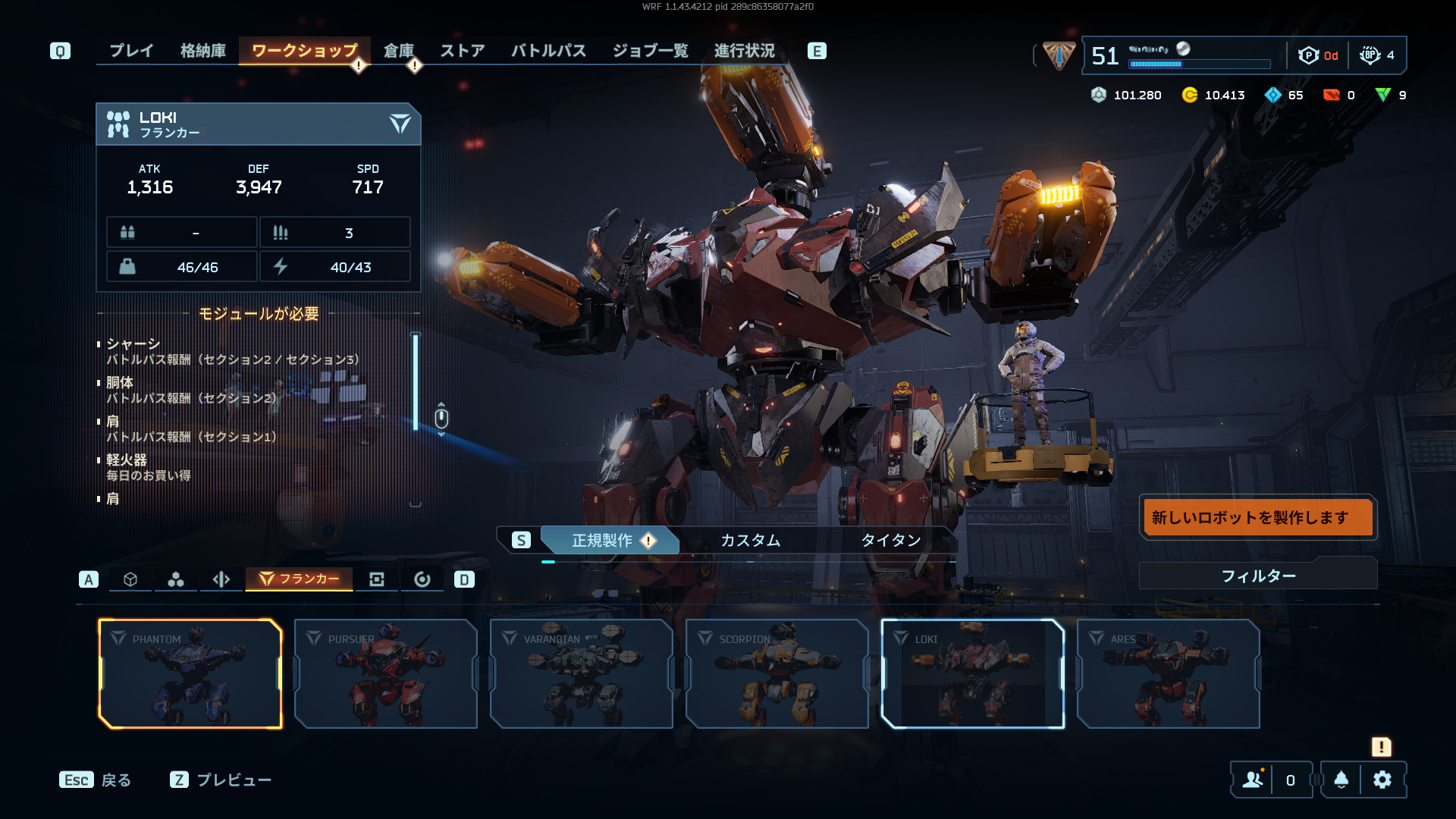Viewport: 1456px width, 819px height.
Task: Open the 進行状況 progress tab
Action: click(x=744, y=51)
